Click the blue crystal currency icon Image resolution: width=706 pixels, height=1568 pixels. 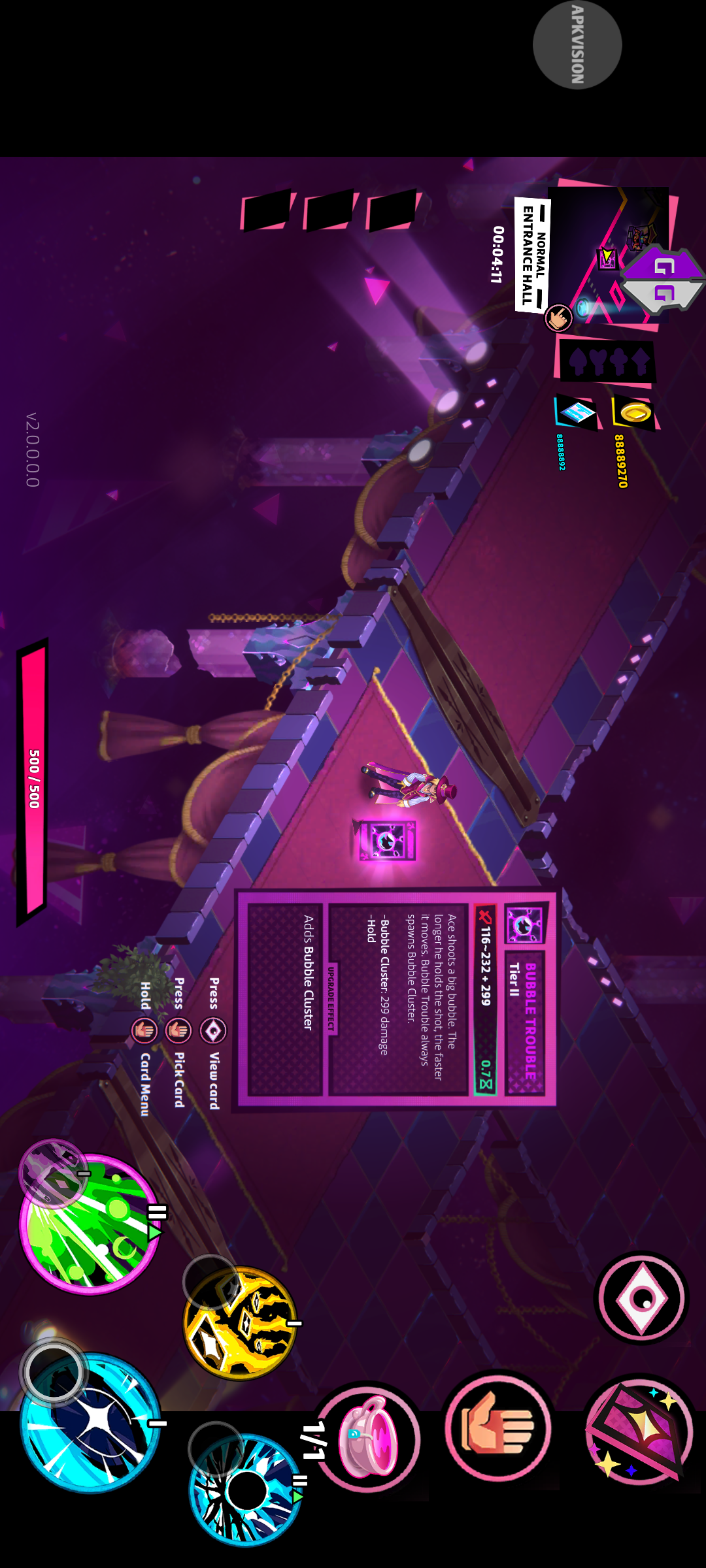point(577,412)
